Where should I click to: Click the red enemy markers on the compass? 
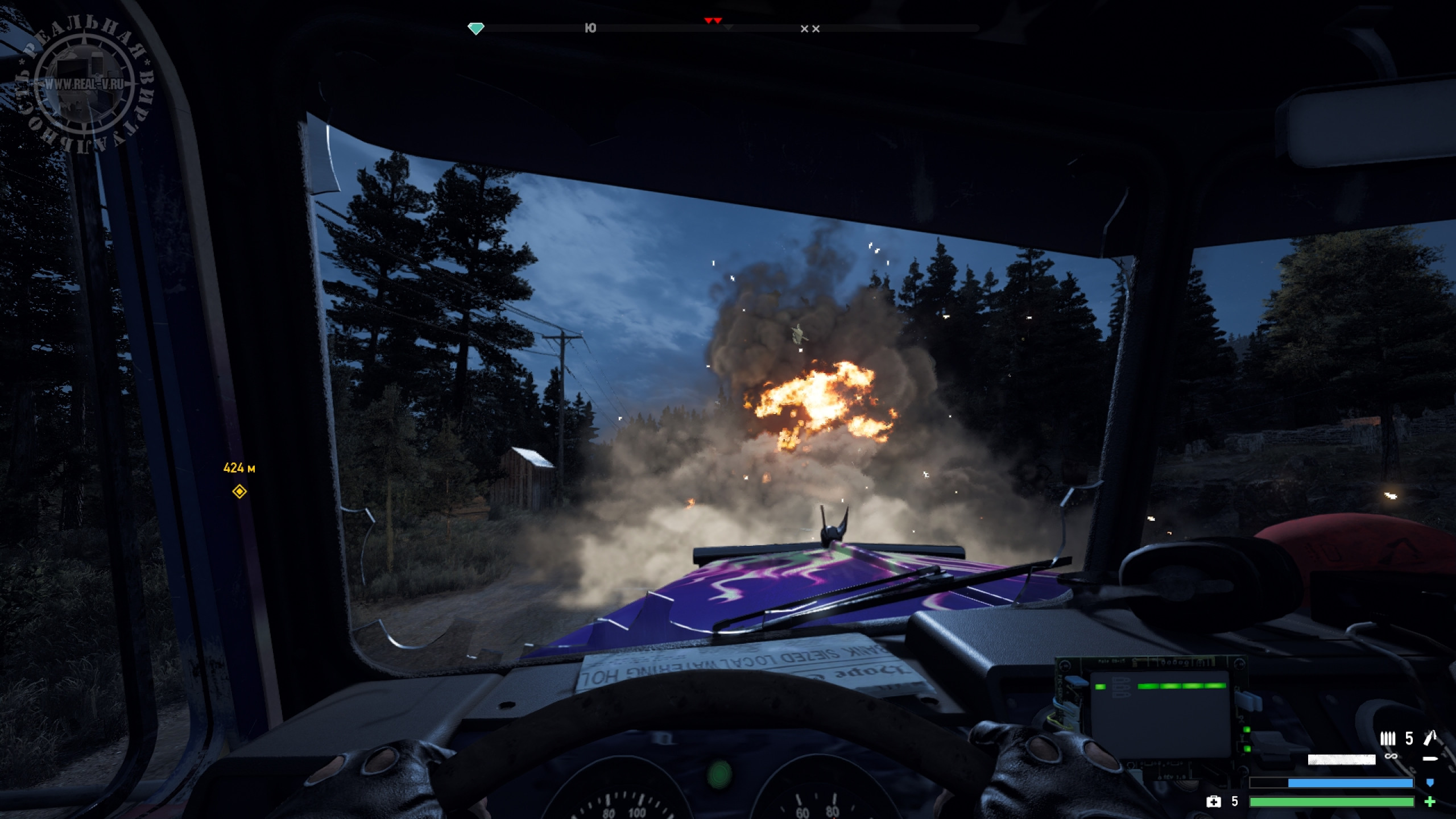713,20
